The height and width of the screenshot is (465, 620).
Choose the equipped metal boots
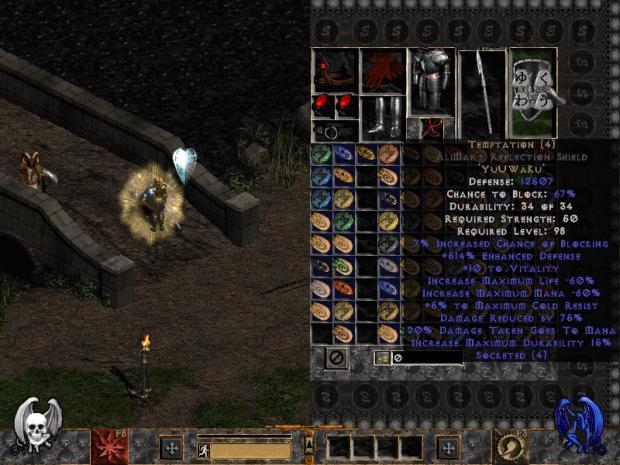click(383, 116)
